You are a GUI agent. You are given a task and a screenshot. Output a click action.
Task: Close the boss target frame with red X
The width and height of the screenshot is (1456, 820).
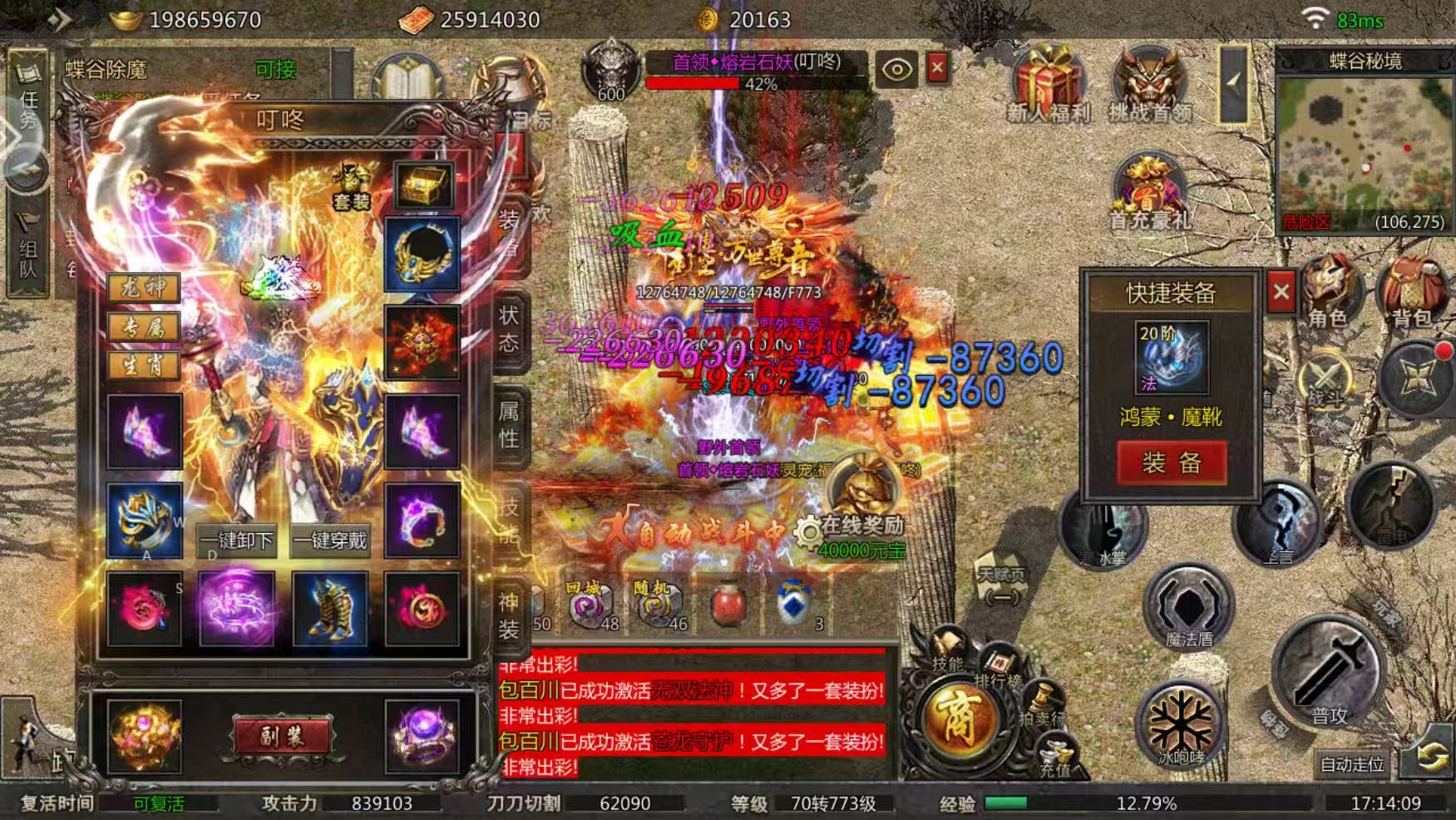[x=937, y=68]
